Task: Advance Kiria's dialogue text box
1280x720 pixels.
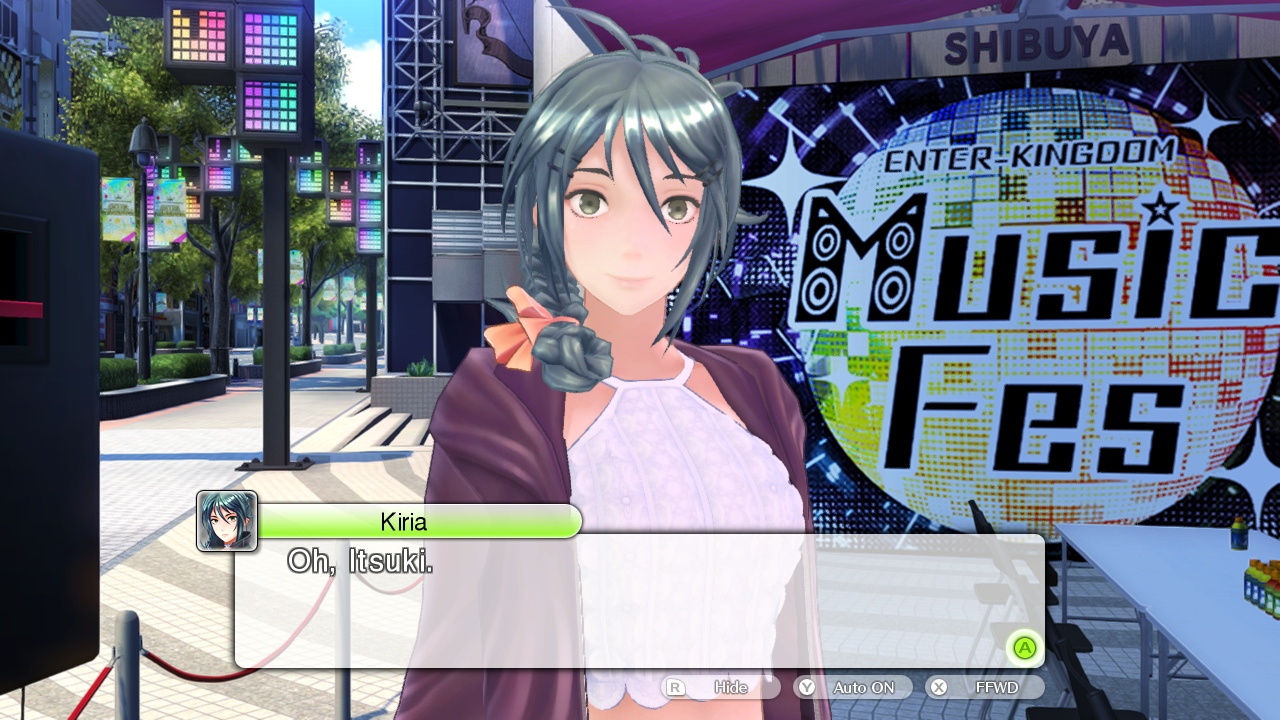Action: coord(1023,648)
